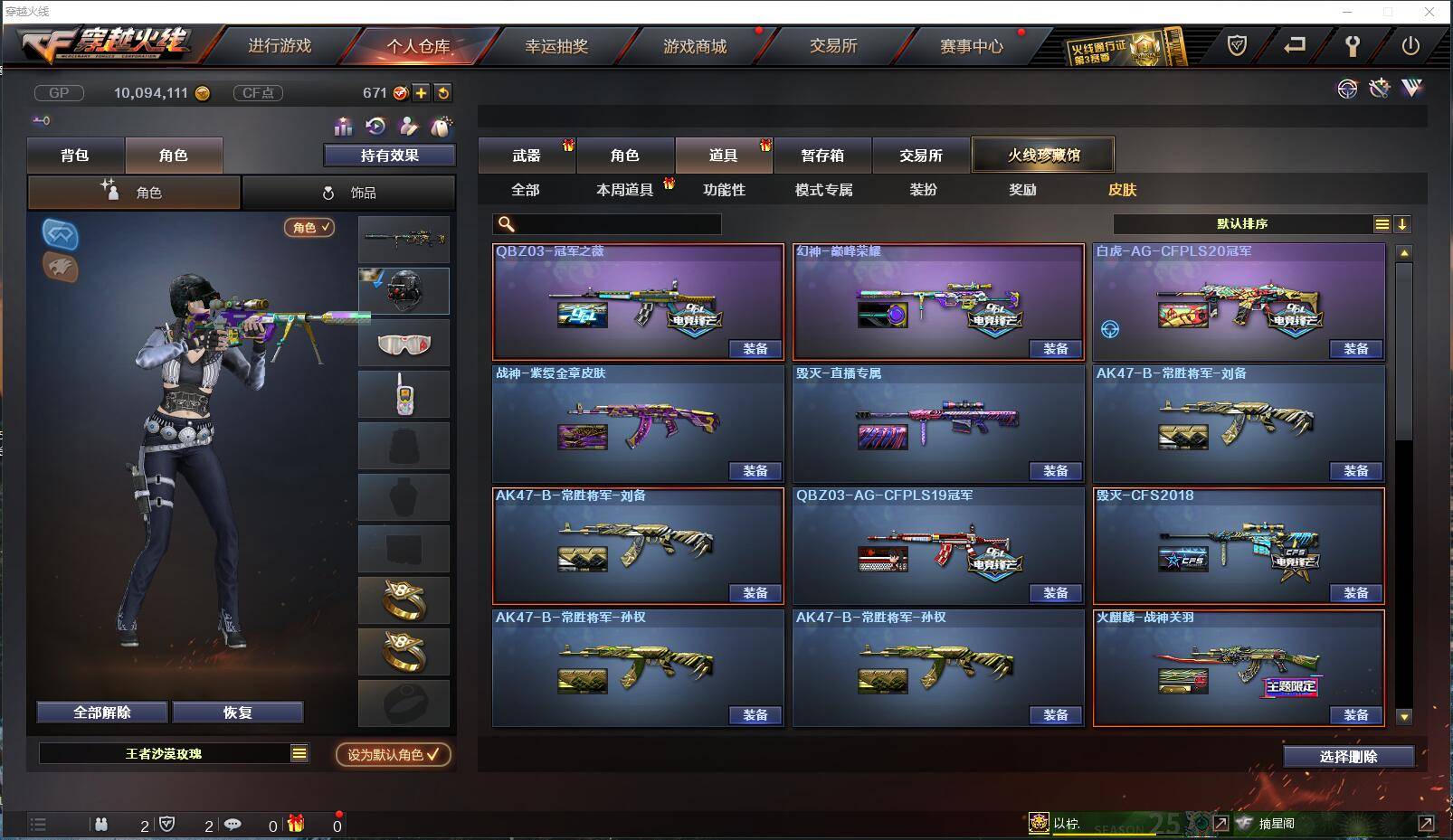Open the wrench repair icon at top right
1453x840 pixels.
[x=1380, y=89]
